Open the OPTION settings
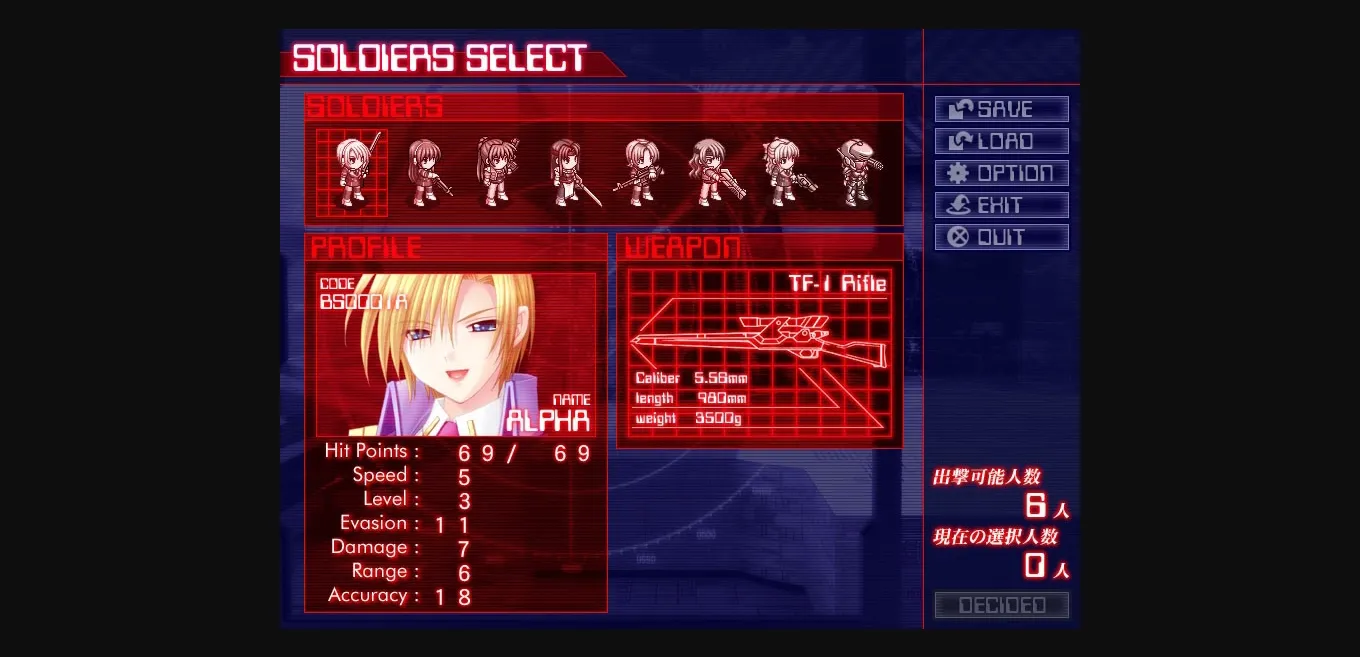The height and width of the screenshot is (657, 1360). (1001, 173)
